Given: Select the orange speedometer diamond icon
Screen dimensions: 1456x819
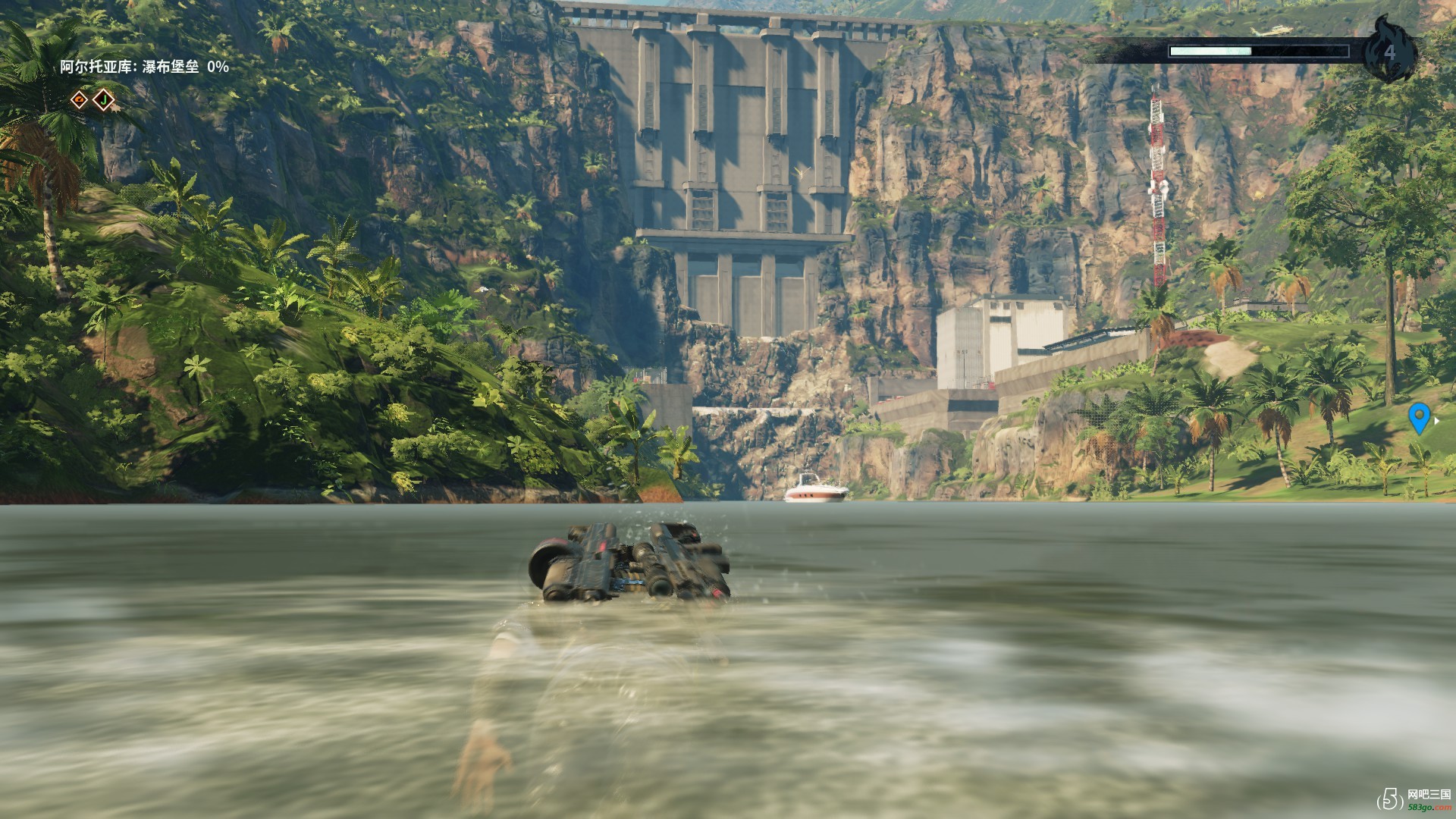Looking at the screenshot, I should [x=80, y=99].
